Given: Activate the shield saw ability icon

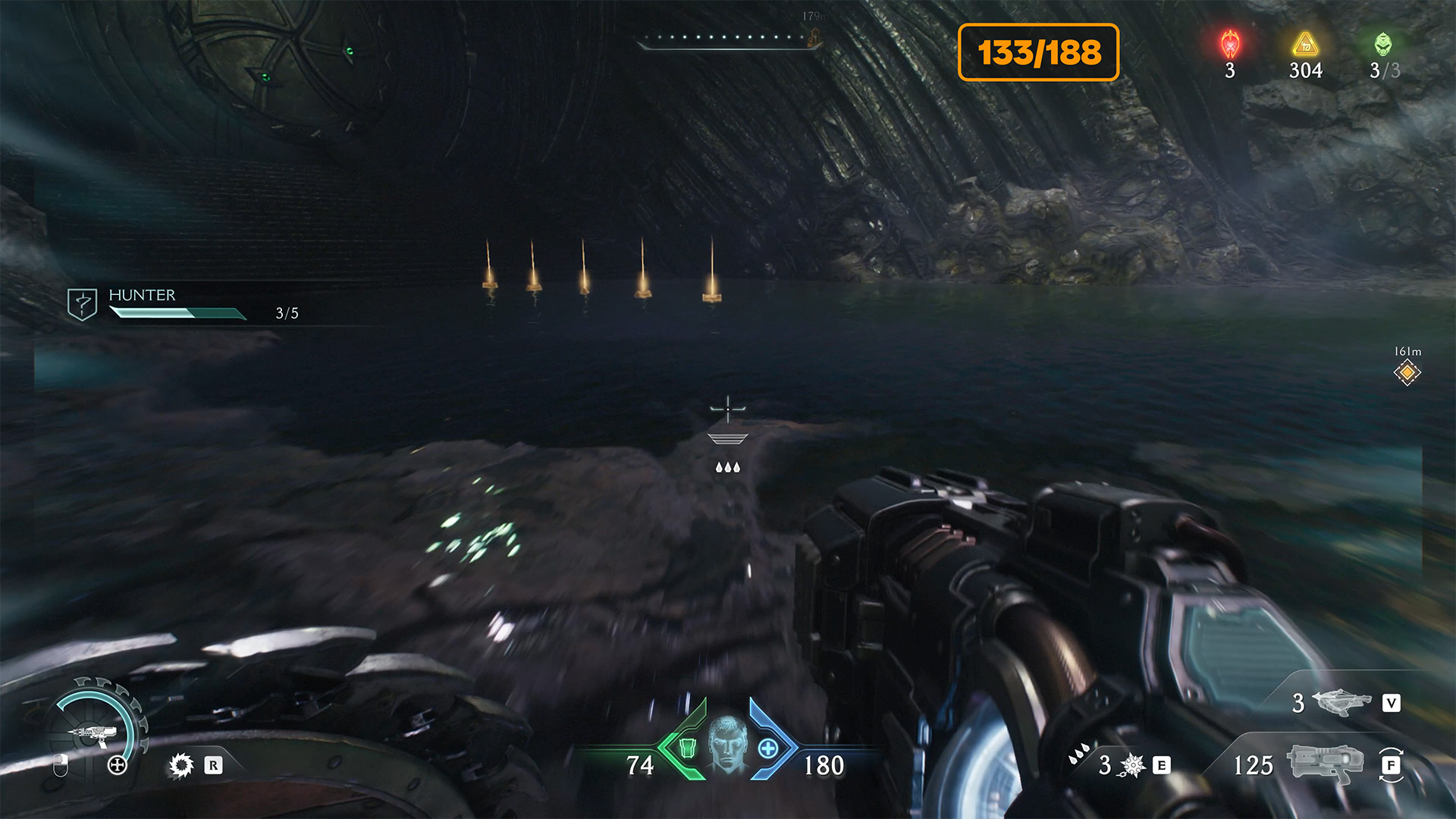Looking at the screenshot, I should (x=181, y=765).
